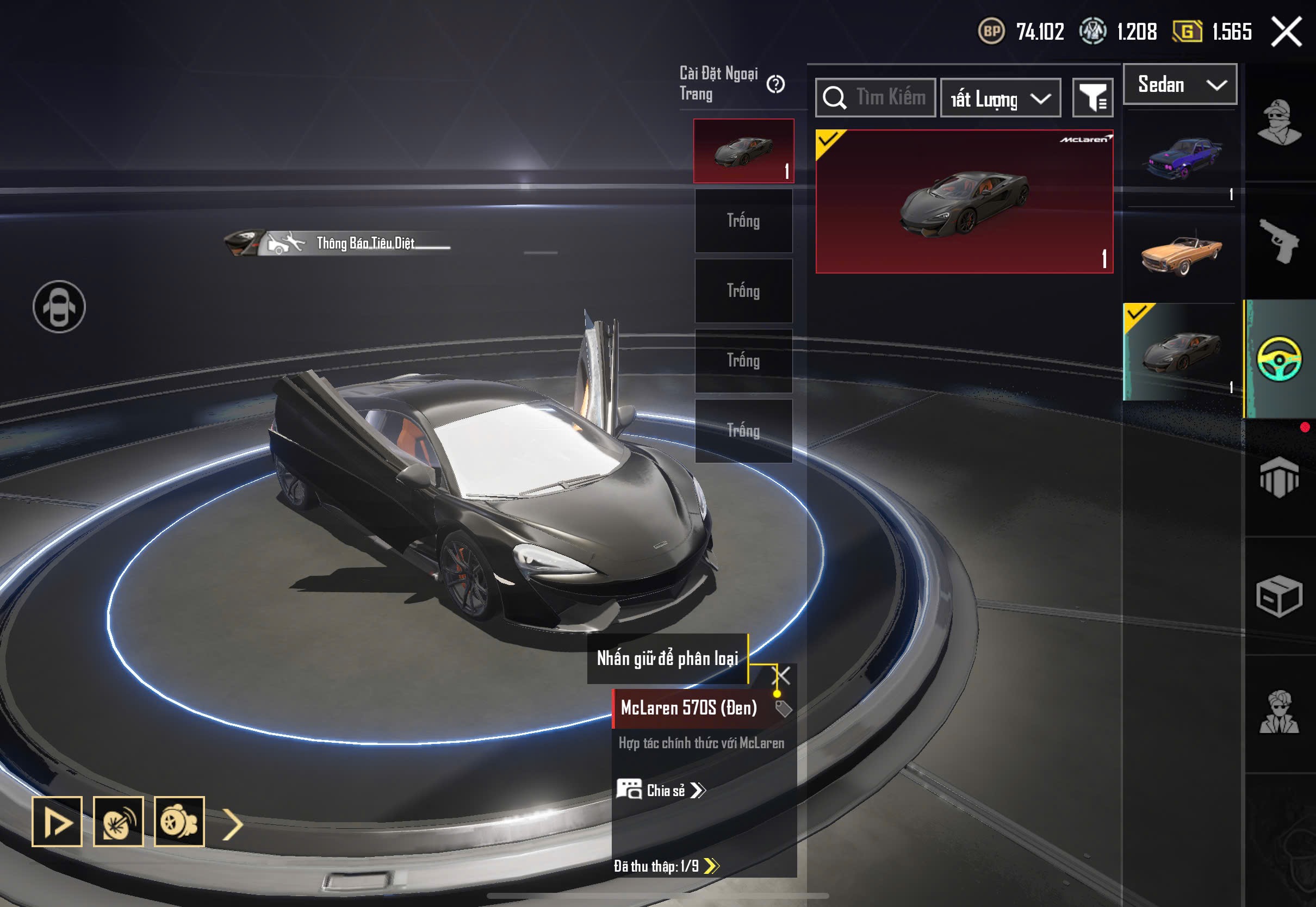Play the vehicle preview animation
Image resolution: width=1316 pixels, height=907 pixels.
coord(57,822)
